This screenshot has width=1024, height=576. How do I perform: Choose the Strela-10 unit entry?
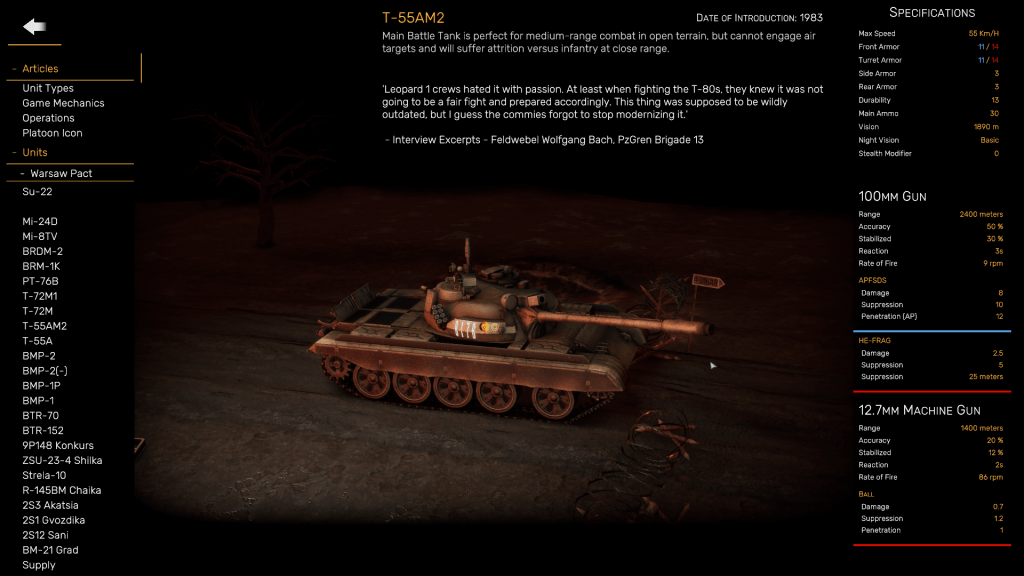pyautogui.click(x=44, y=475)
